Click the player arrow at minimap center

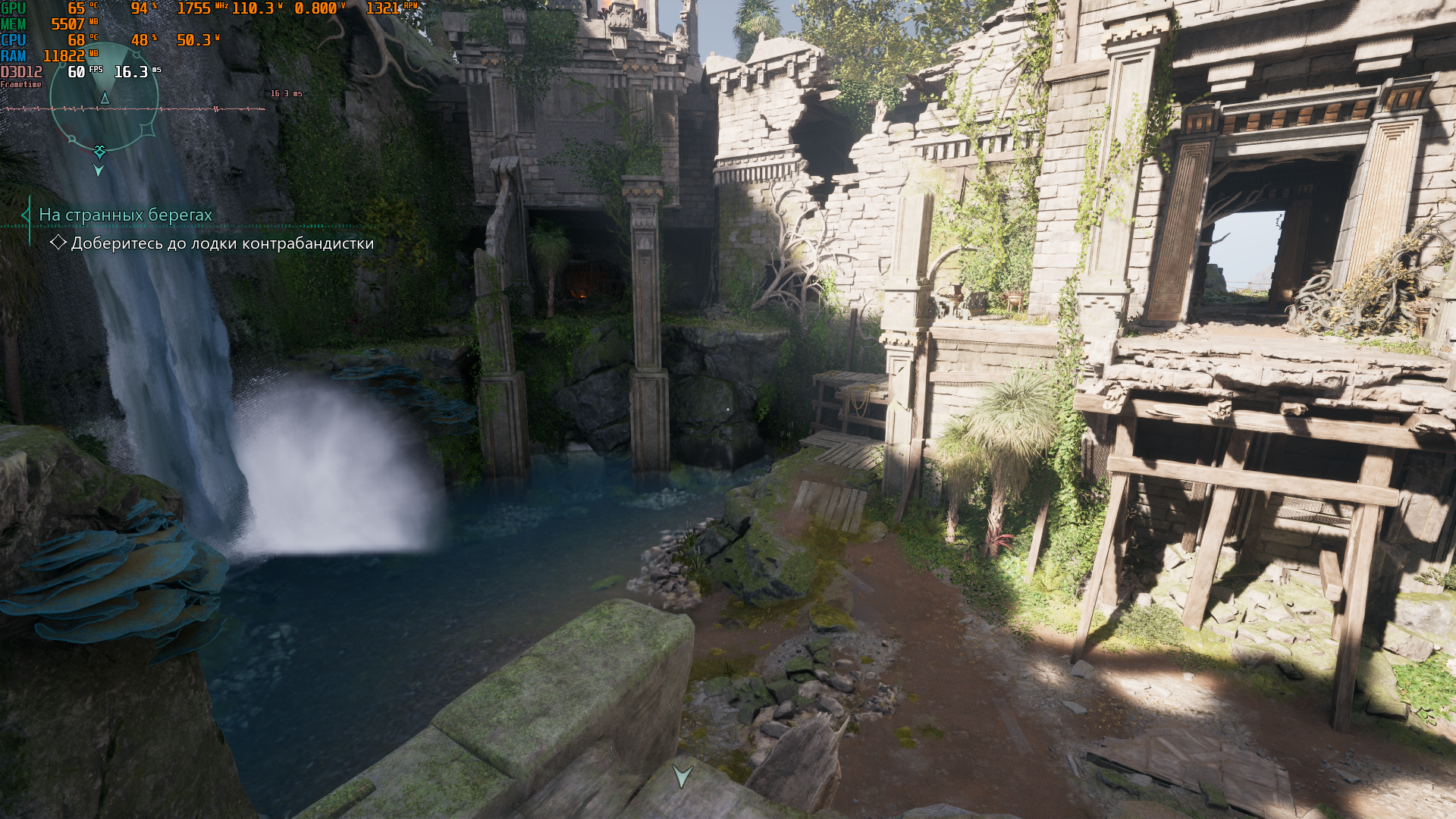tap(105, 99)
